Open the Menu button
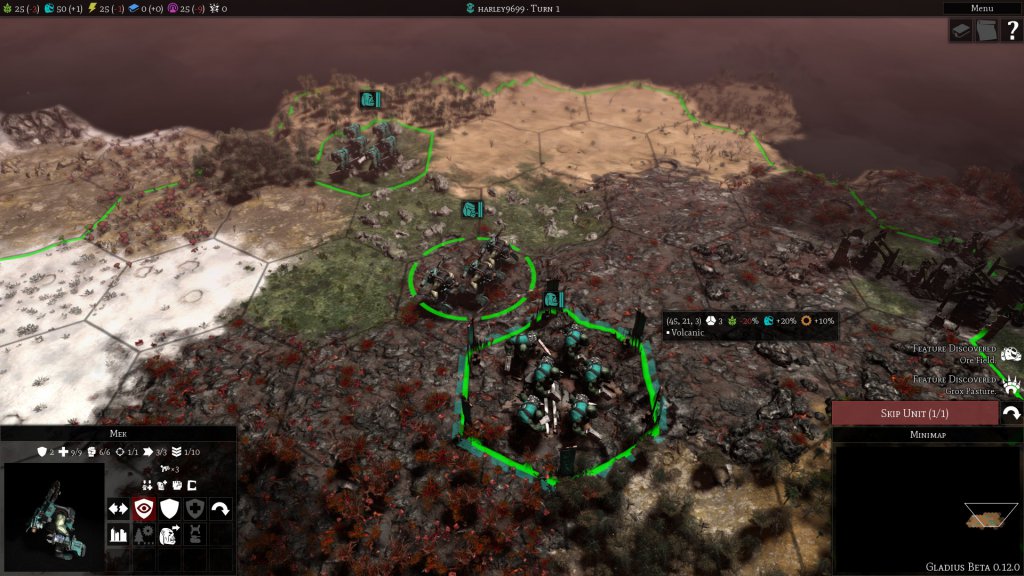The width and height of the screenshot is (1024, 576). 981,8
